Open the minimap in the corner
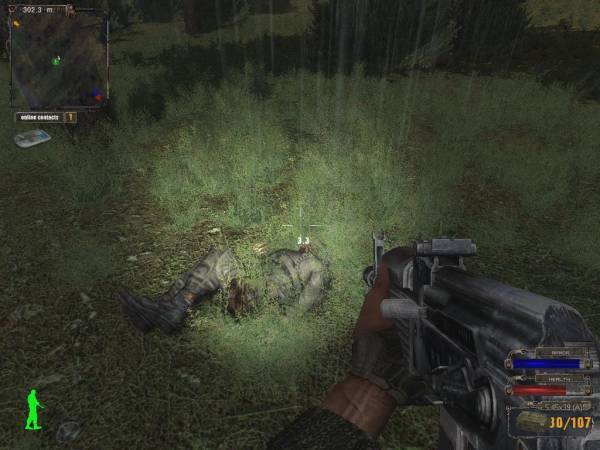The image size is (600, 450). pos(58,58)
